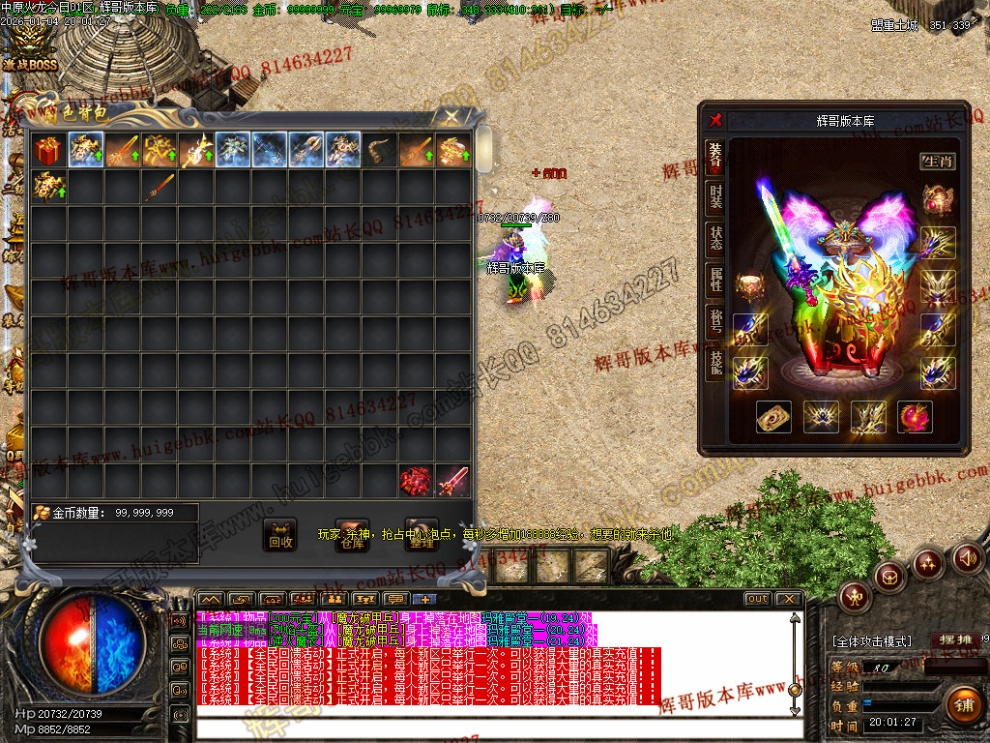
Task: Switch to the 时装 fashion tab
Action: pos(715,195)
